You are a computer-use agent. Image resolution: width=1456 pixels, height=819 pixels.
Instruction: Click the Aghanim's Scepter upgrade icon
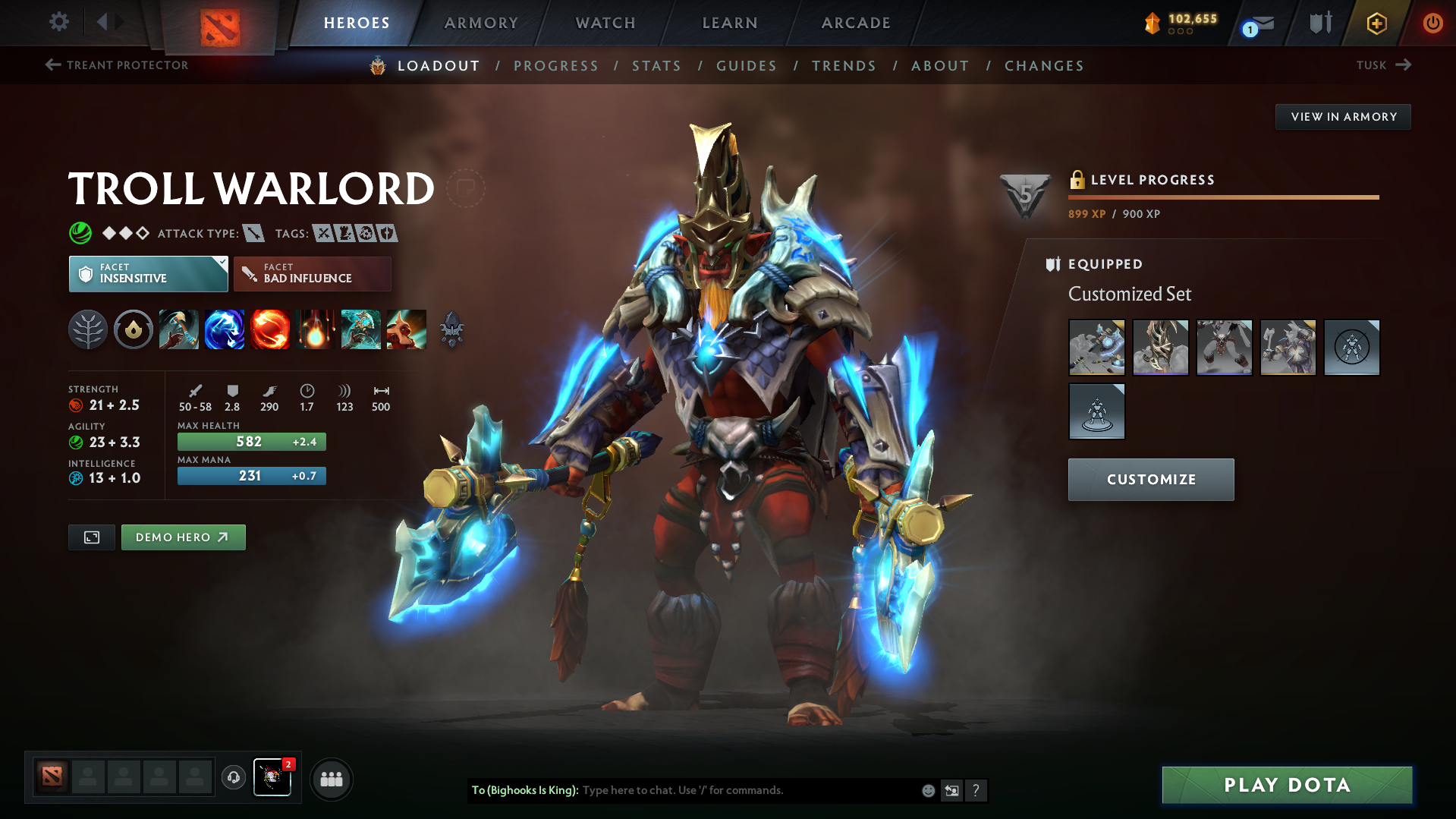(453, 329)
